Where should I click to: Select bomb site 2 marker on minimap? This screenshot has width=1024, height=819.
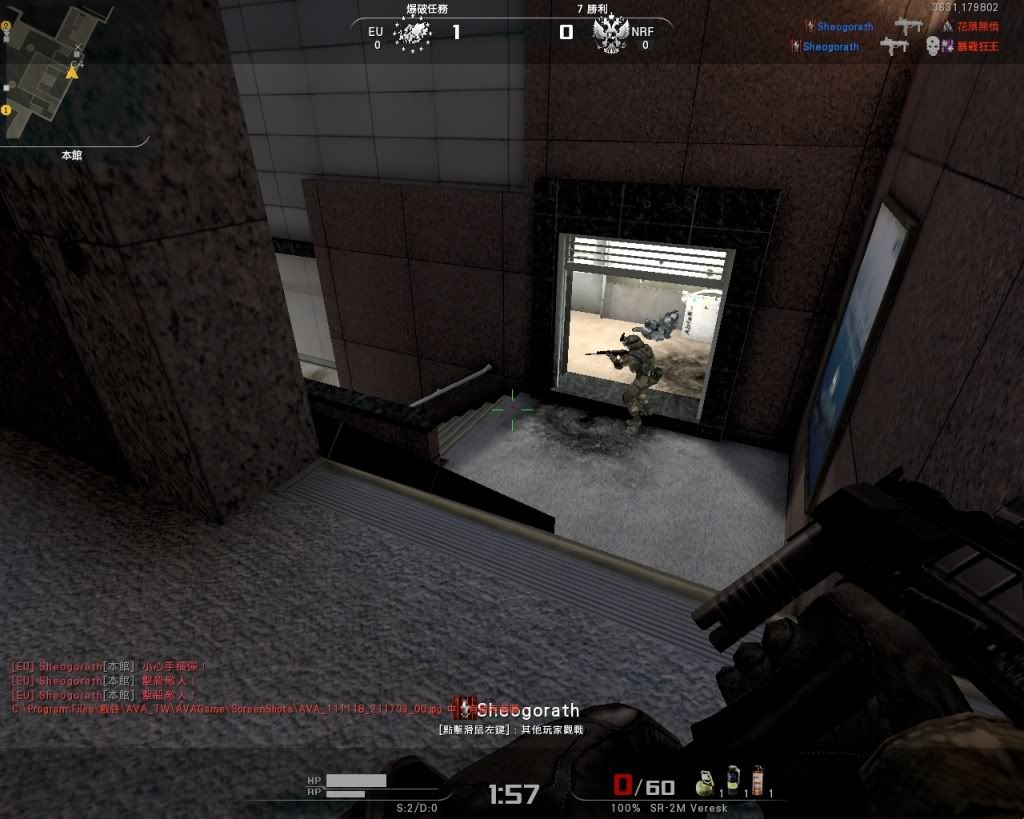click(x=6, y=26)
